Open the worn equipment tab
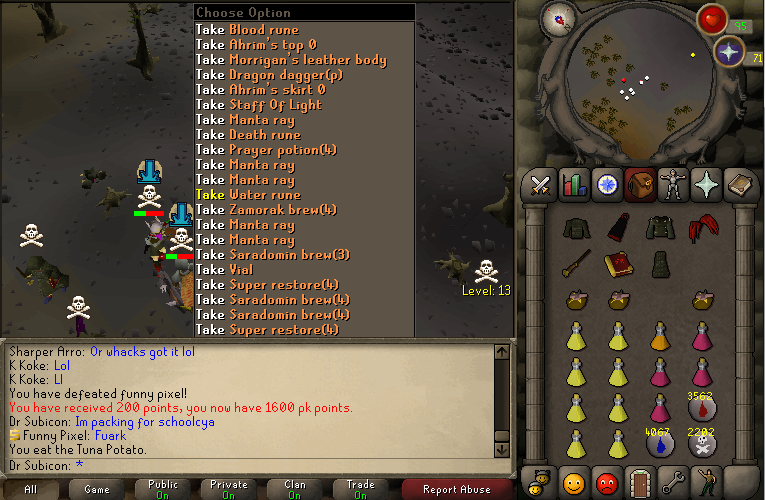765x500 pixels. [x=672, y=185]
